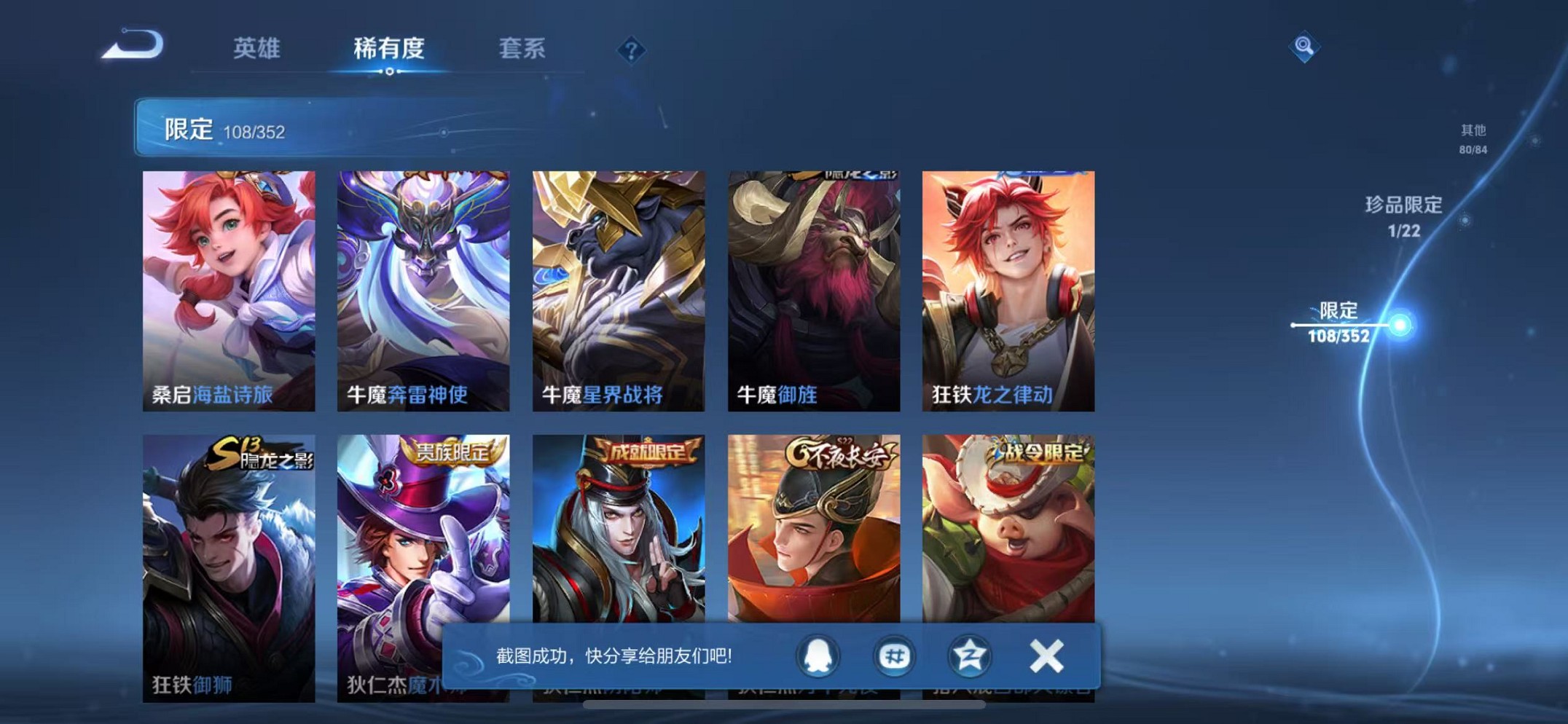Click the horizontal scrollbar at screen bottom
Image resolution: width=1568 pixels, height=724 pixels.
[x=784, y=704]
